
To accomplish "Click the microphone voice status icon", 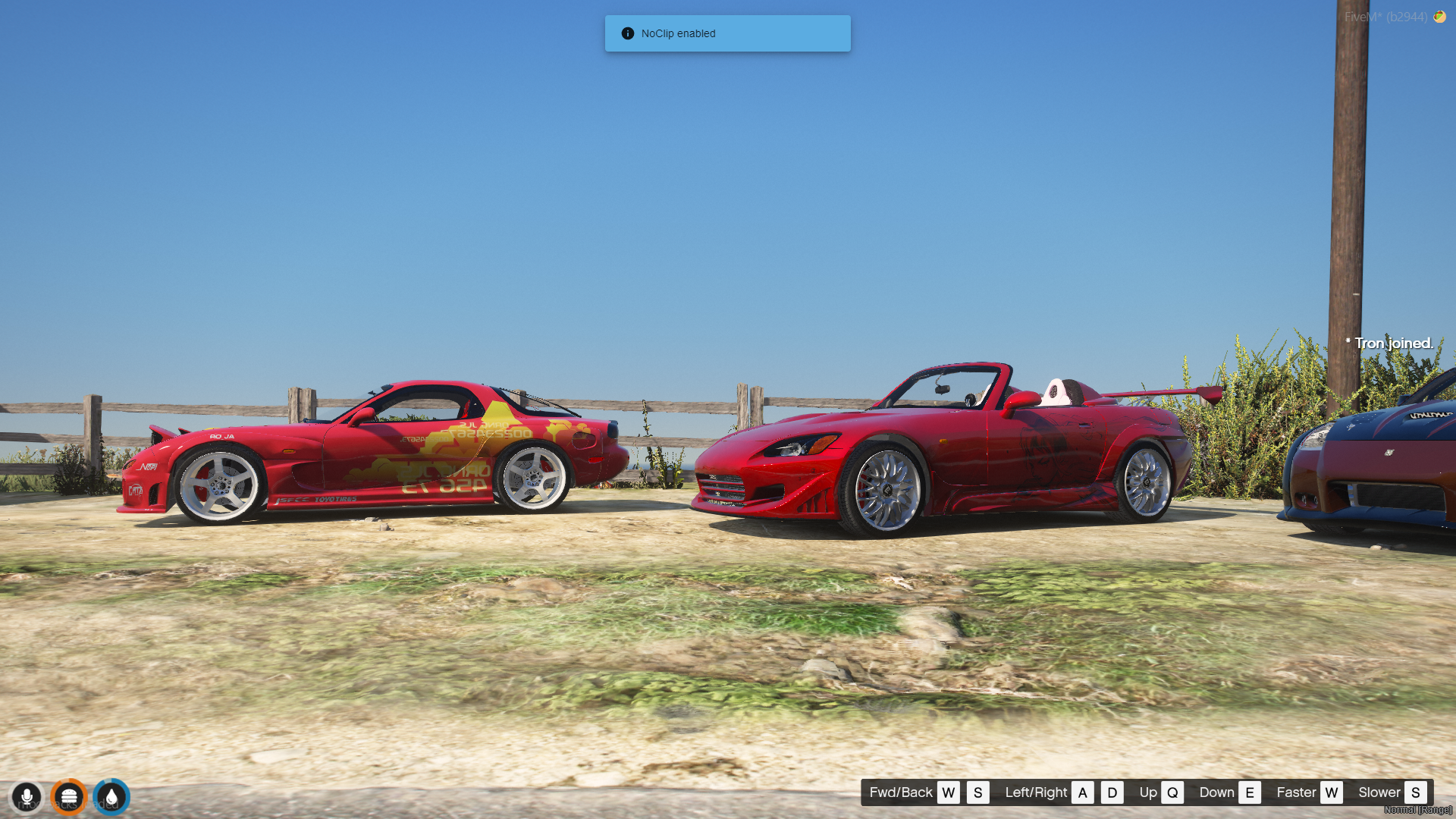I will [x=27, y=796].
